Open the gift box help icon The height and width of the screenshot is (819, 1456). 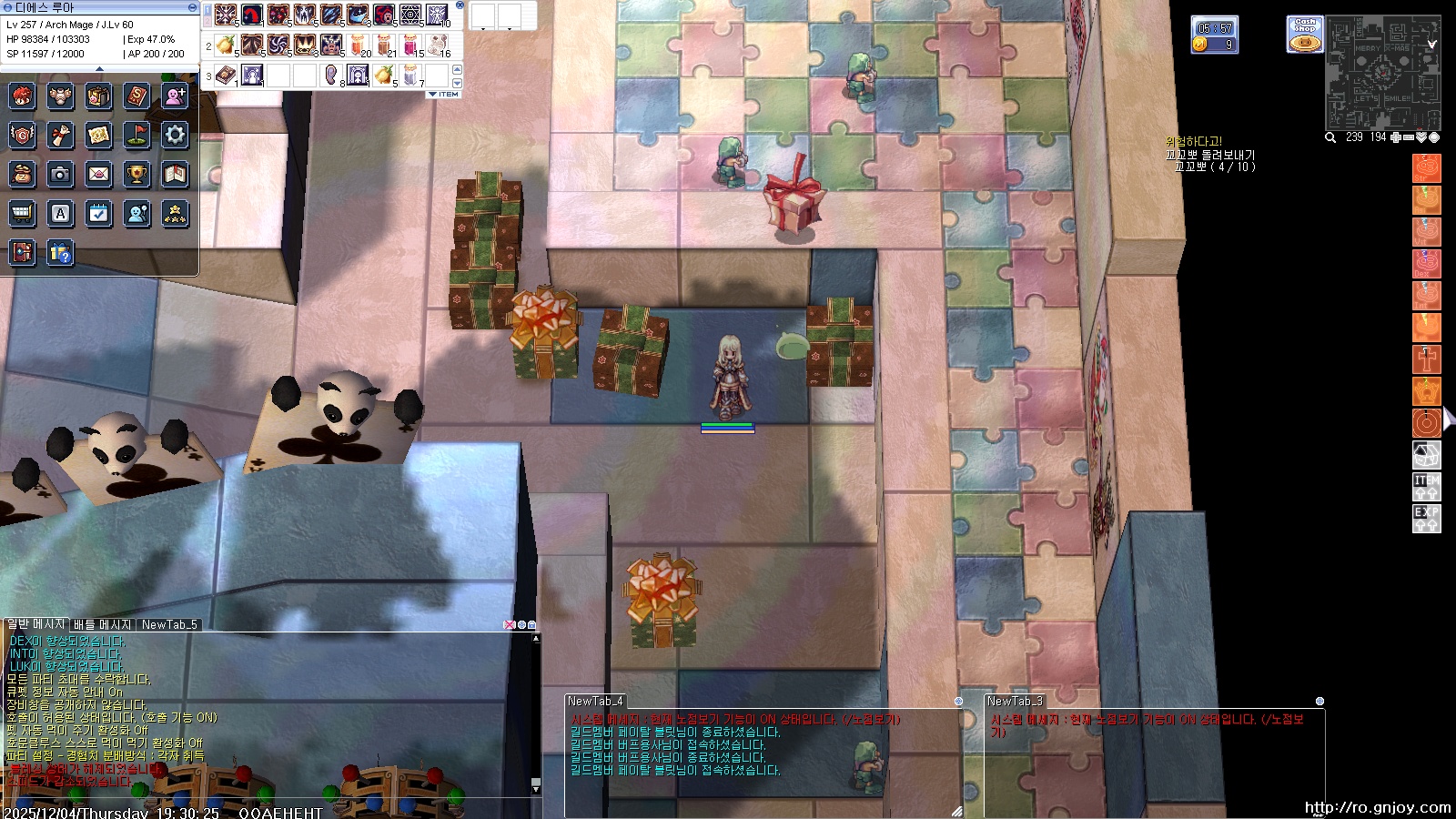tap(60, 252)
